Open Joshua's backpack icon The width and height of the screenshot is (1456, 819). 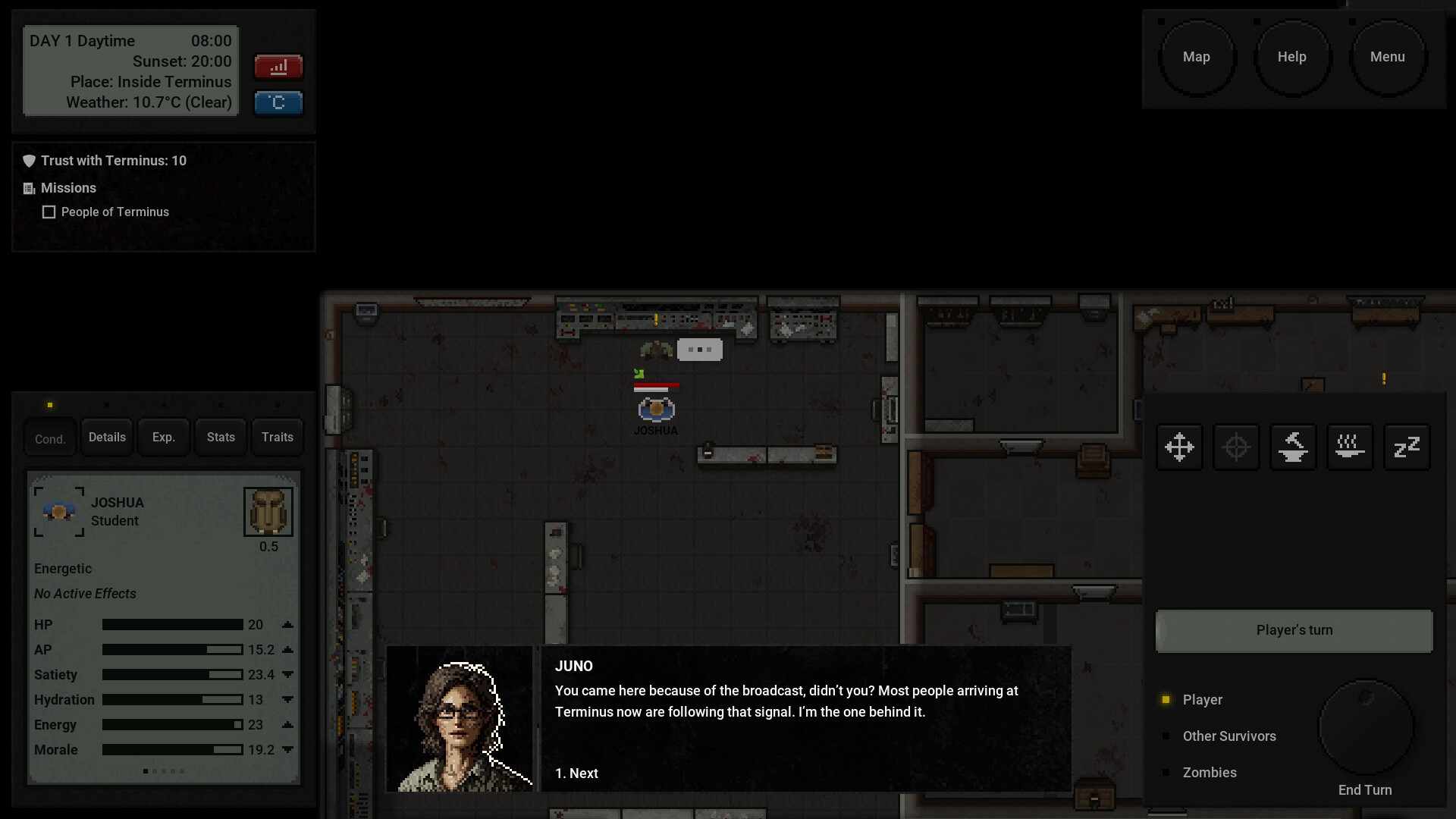tap(268, 511)
